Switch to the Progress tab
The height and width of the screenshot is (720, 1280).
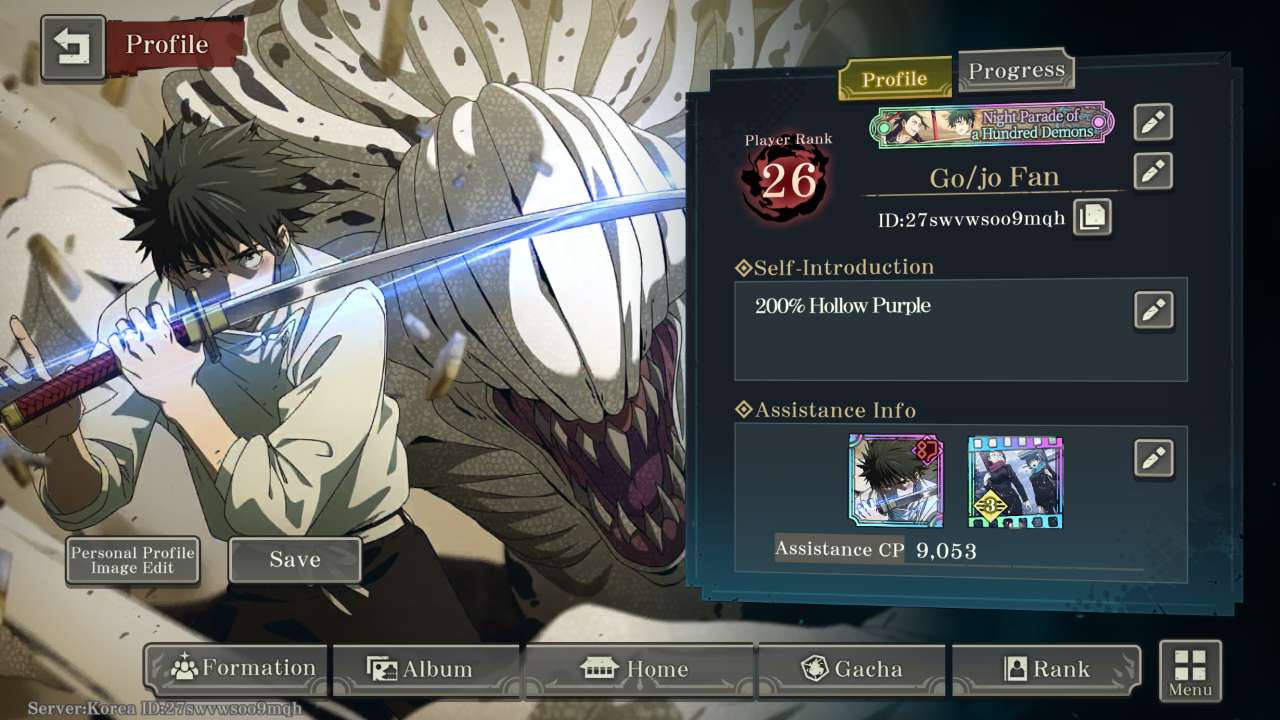click(1016, 71)
